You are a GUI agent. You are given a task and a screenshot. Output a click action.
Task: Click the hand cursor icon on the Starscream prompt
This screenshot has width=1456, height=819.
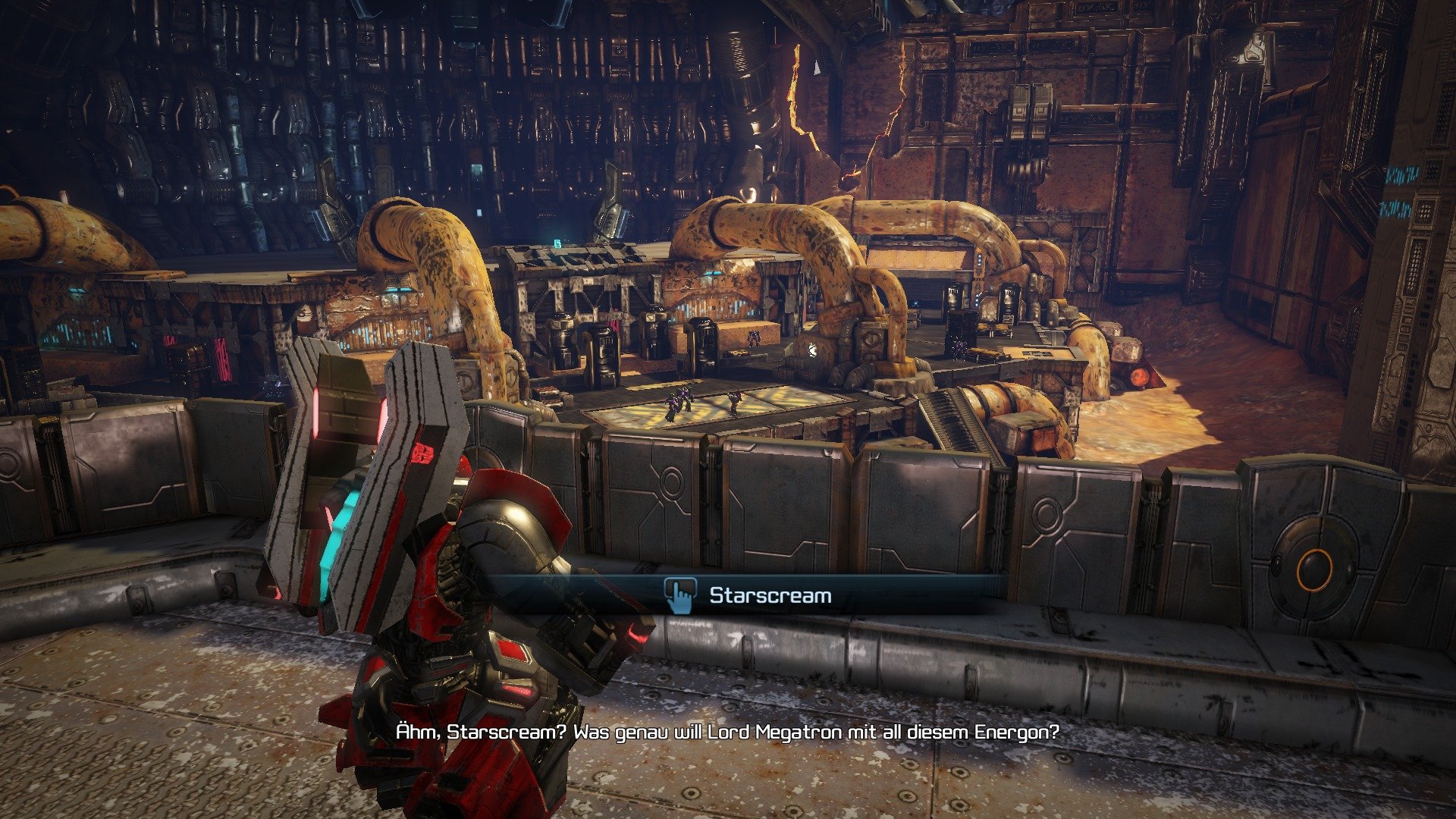(680, 596)
